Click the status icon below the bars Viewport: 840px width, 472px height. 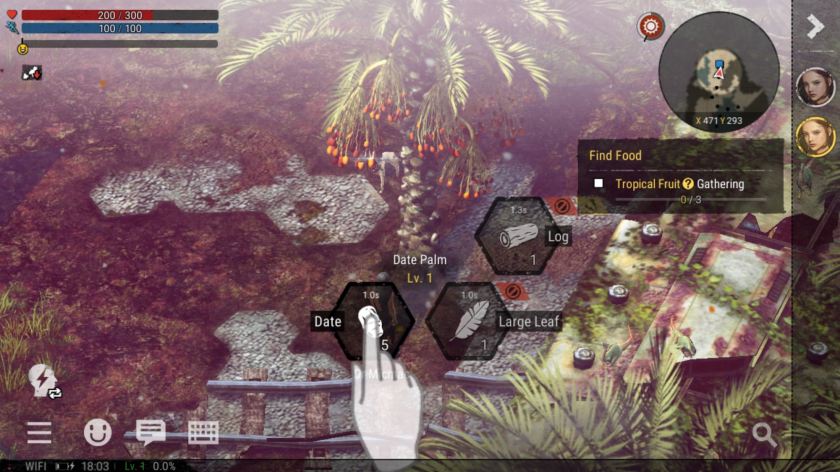(x=31, y=73)
